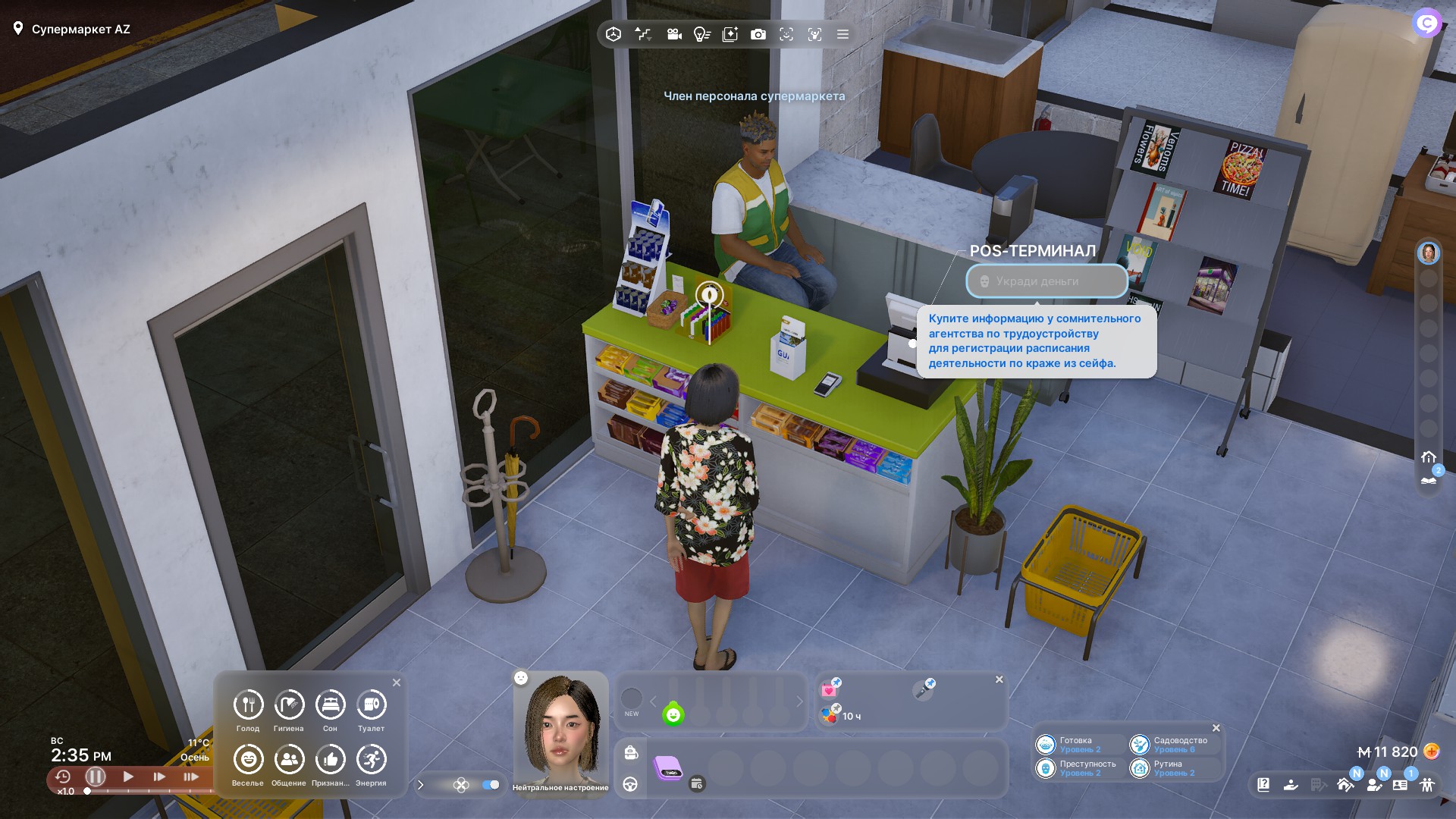Pause the game with the pause control
The height and width of the screenshot is (819, 1456).
tap(96, 777)
